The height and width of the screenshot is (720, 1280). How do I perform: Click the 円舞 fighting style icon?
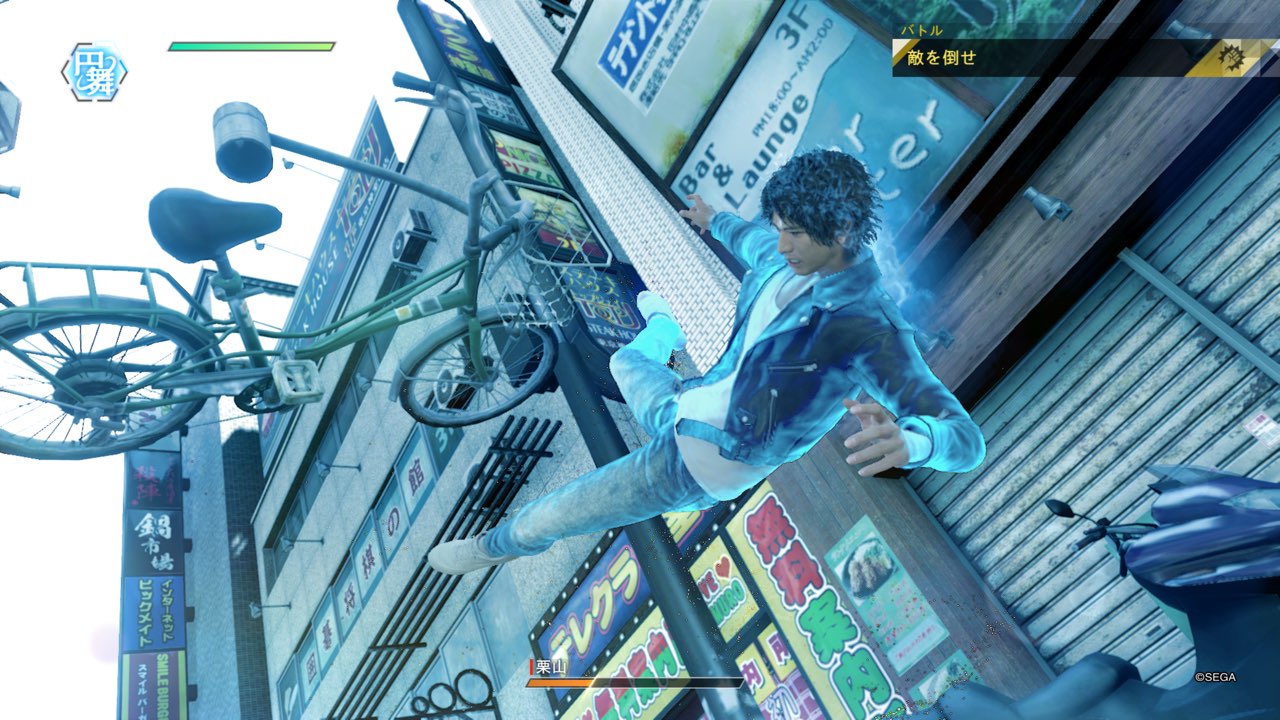94,71
